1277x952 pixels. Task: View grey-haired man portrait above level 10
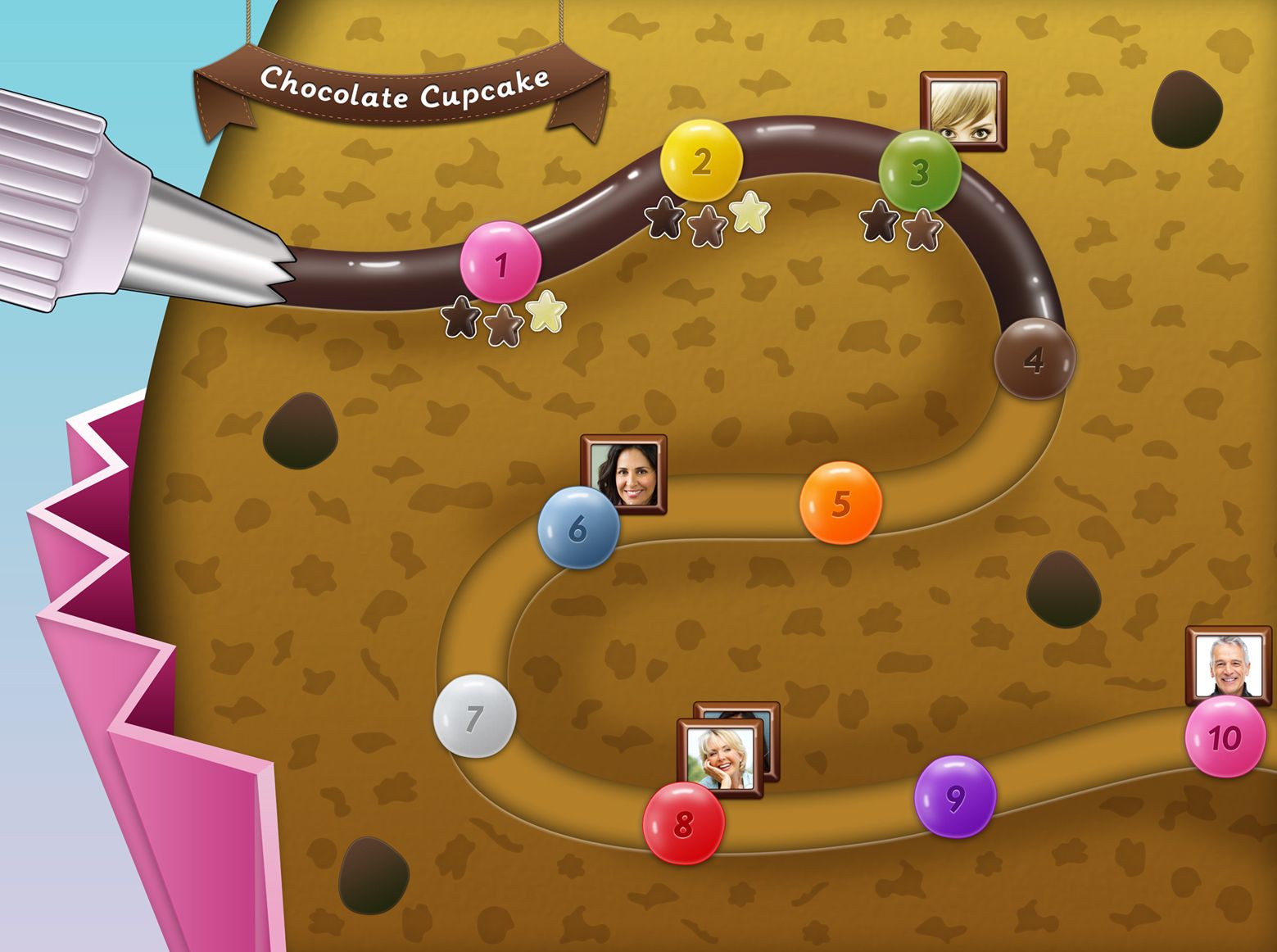coord(1228,664)
